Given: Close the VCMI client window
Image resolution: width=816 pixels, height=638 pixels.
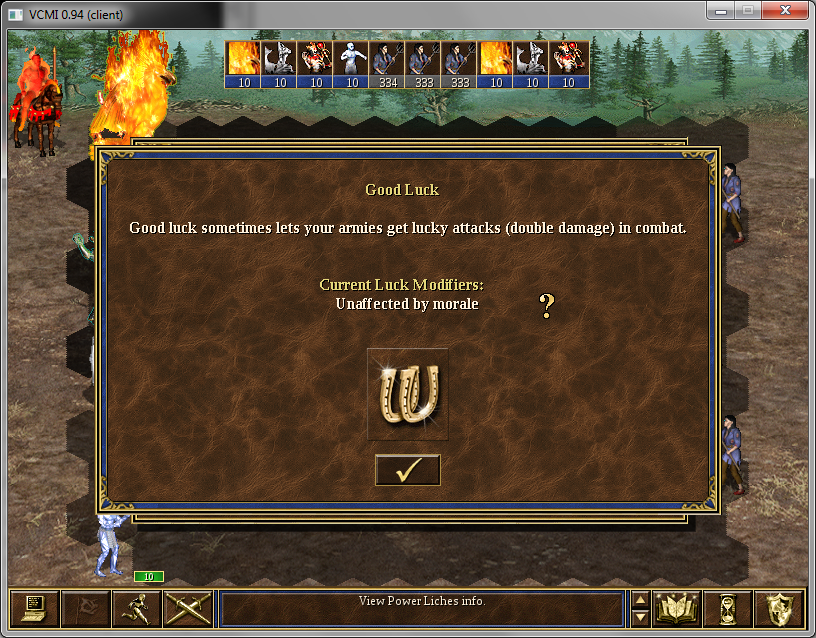Looking at the screenshot, I should pos(784,10).
